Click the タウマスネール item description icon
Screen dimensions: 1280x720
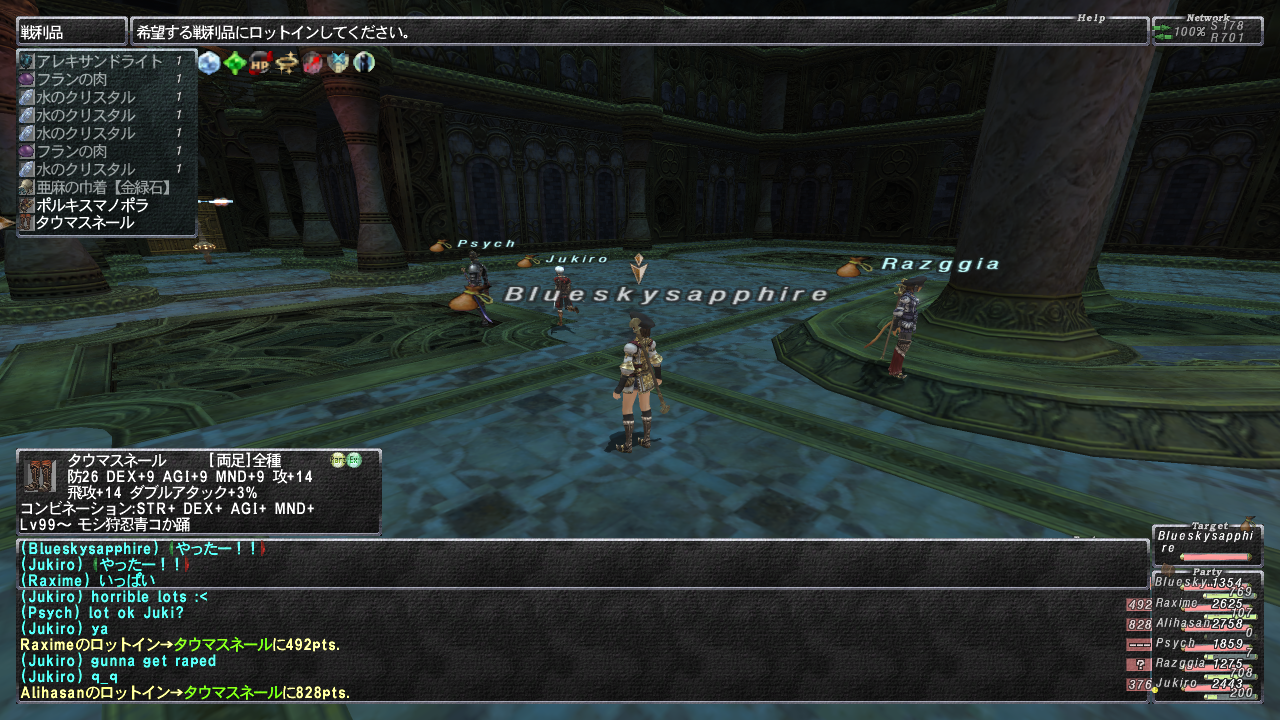[40, 475]
